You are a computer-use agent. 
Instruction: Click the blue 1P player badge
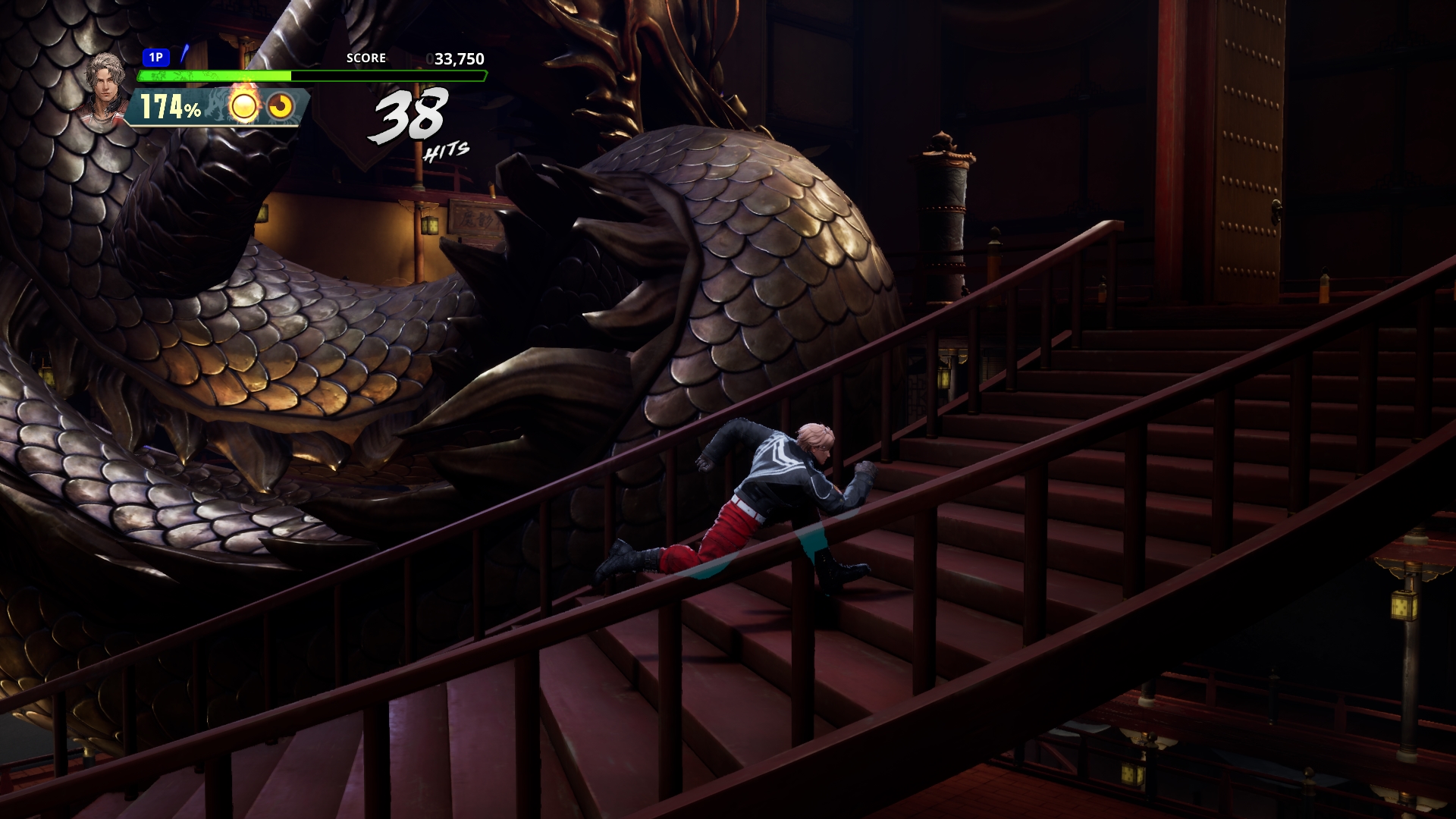(x=155, y=58)
